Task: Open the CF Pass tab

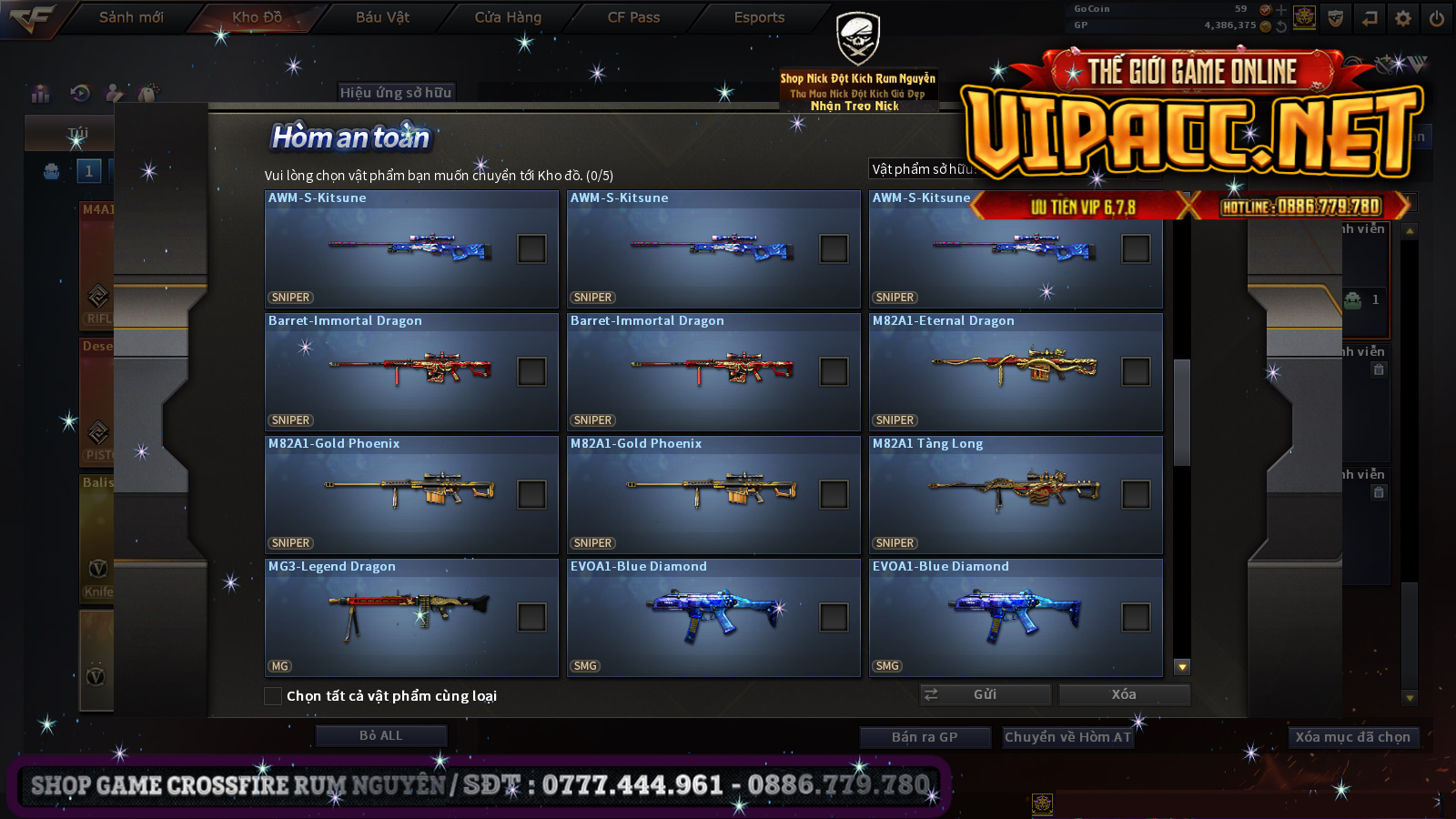Action: pos(633,17)
